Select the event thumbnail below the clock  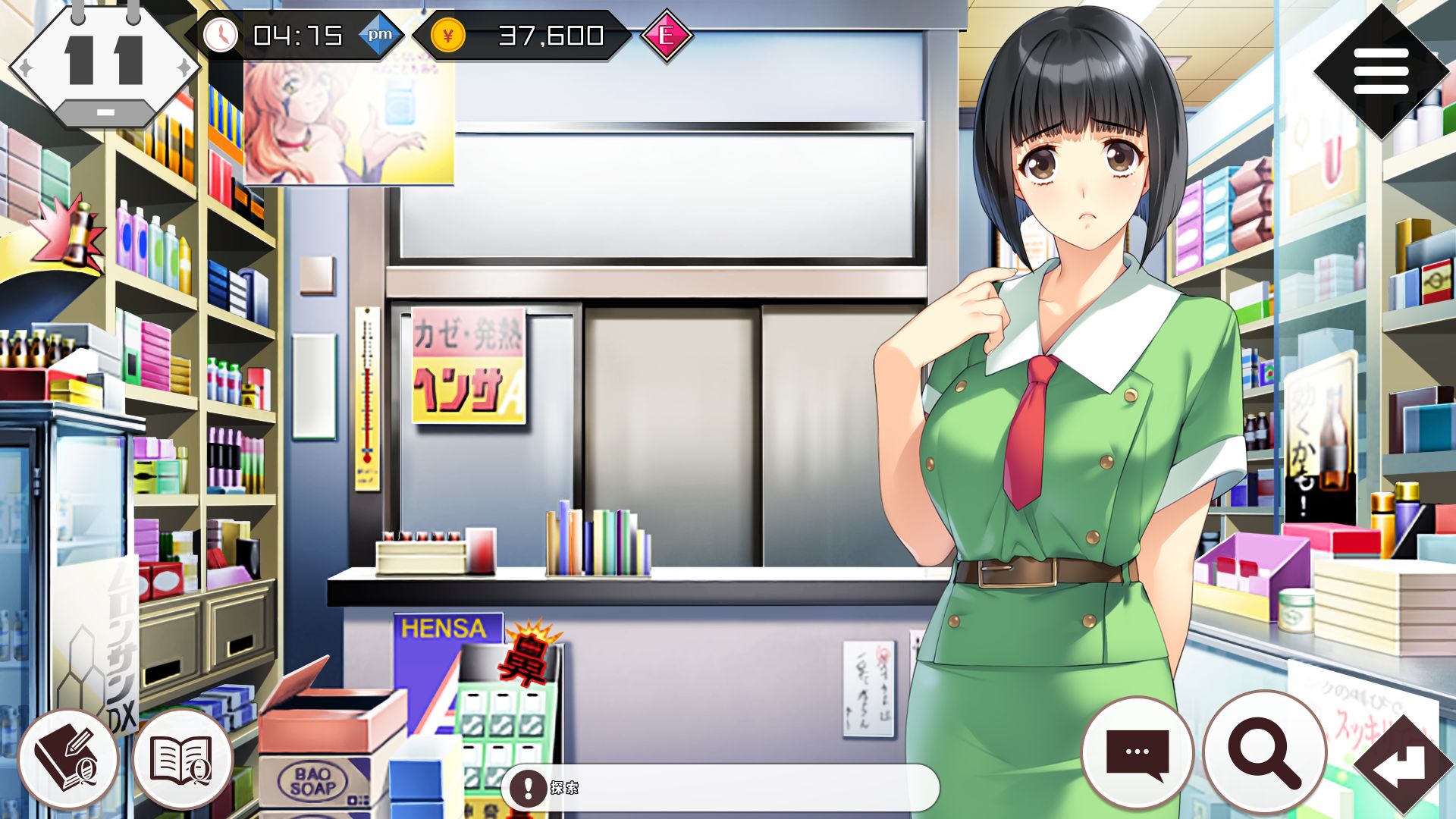coord(347,123)
